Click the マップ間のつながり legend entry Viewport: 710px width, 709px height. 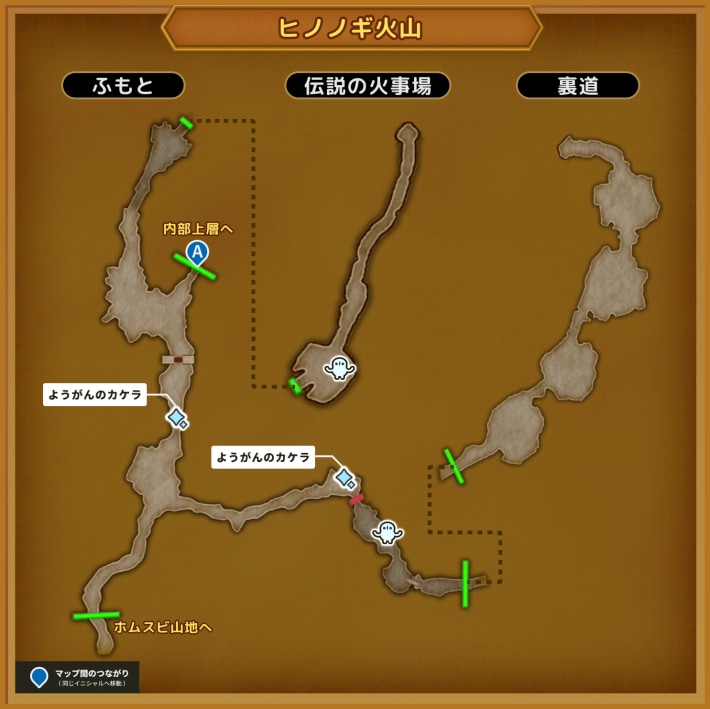(x=77, y=677)
